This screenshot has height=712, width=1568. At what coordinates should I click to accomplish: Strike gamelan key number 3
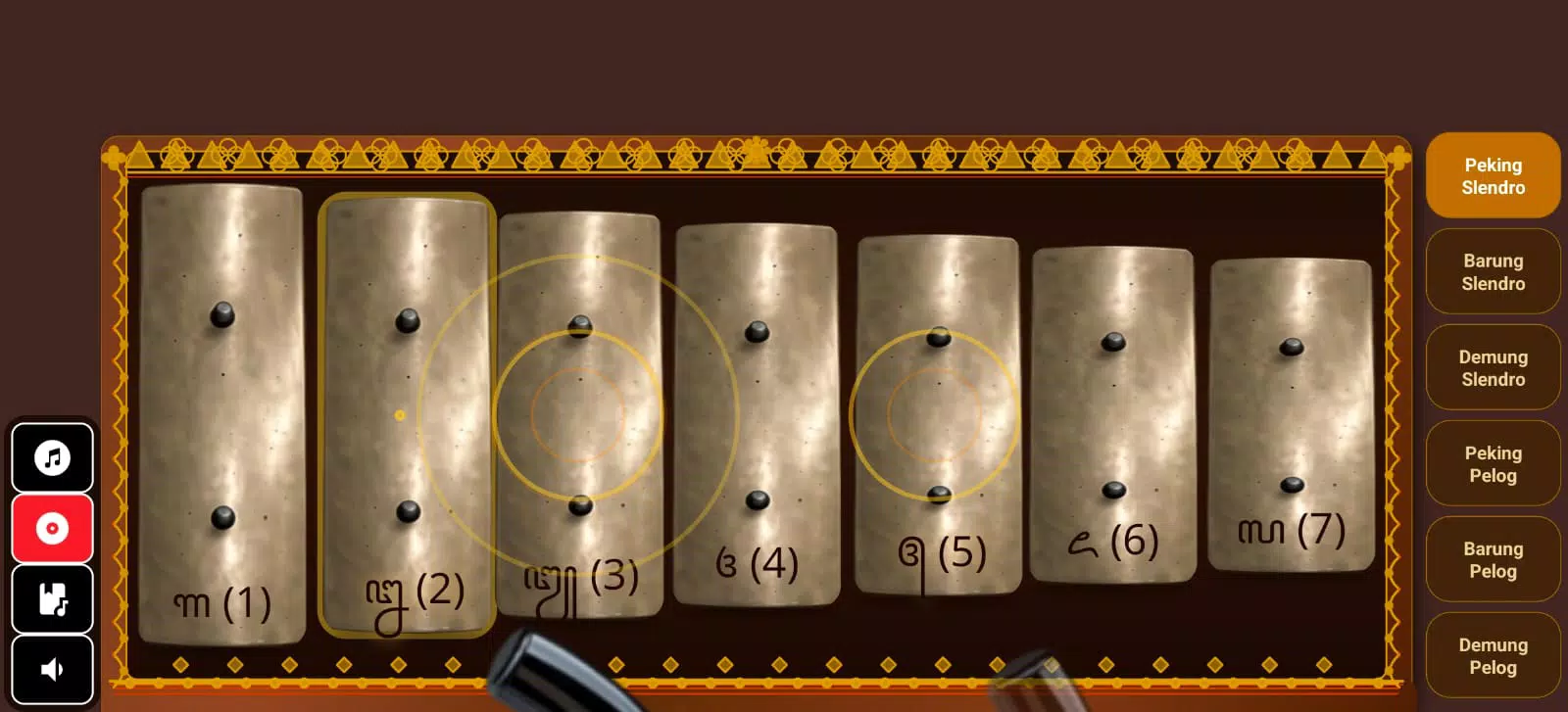(582, 411)
